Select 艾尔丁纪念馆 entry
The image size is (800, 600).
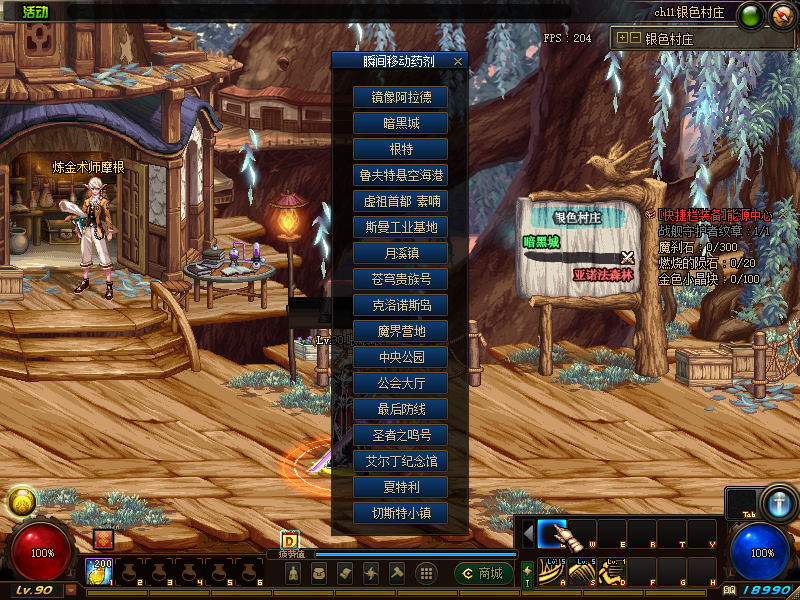tap(400, 461)
